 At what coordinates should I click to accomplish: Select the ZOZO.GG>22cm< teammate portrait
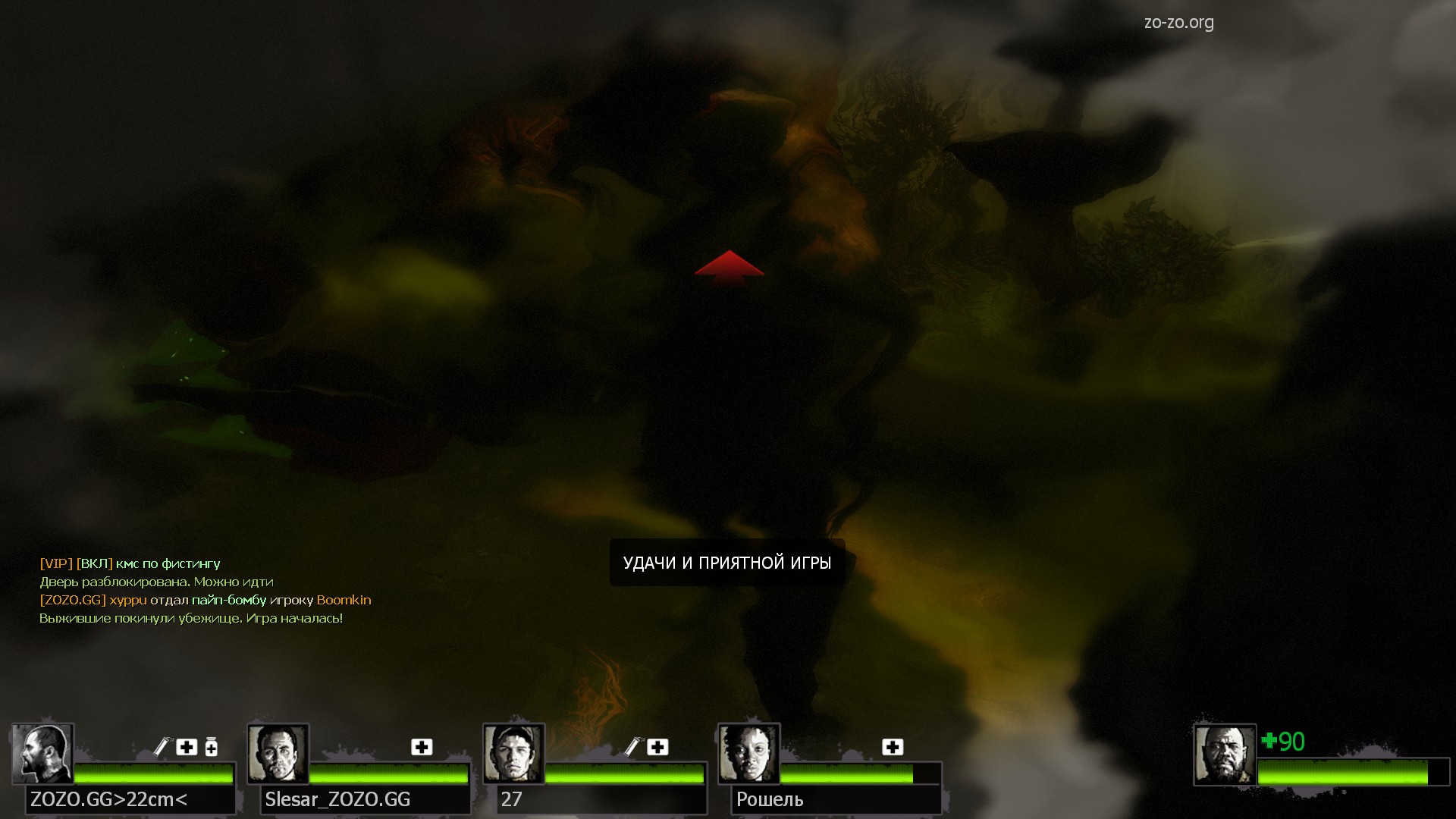coord(42,754)
